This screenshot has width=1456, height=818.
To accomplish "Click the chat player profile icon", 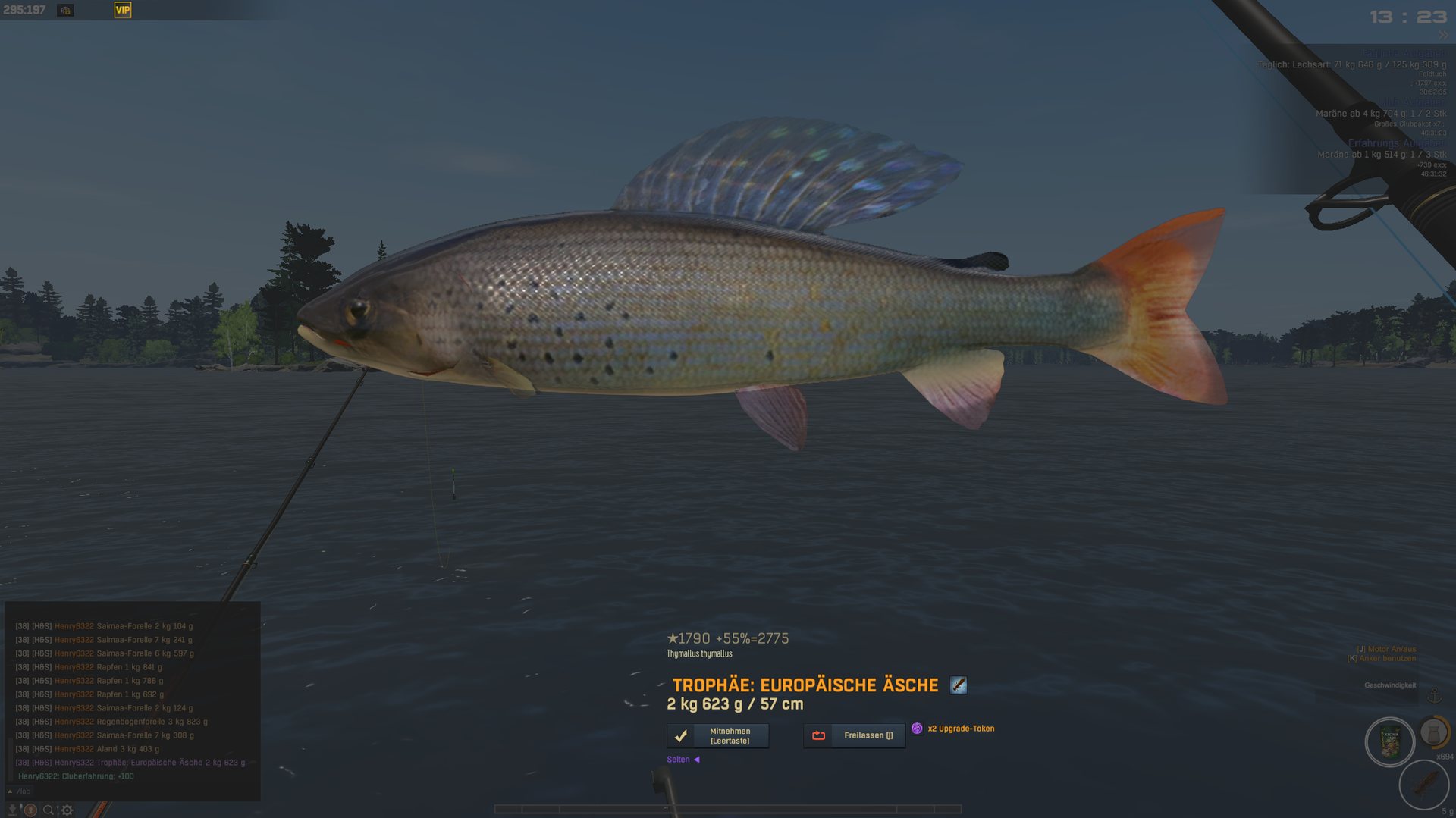I will (30, 810).
